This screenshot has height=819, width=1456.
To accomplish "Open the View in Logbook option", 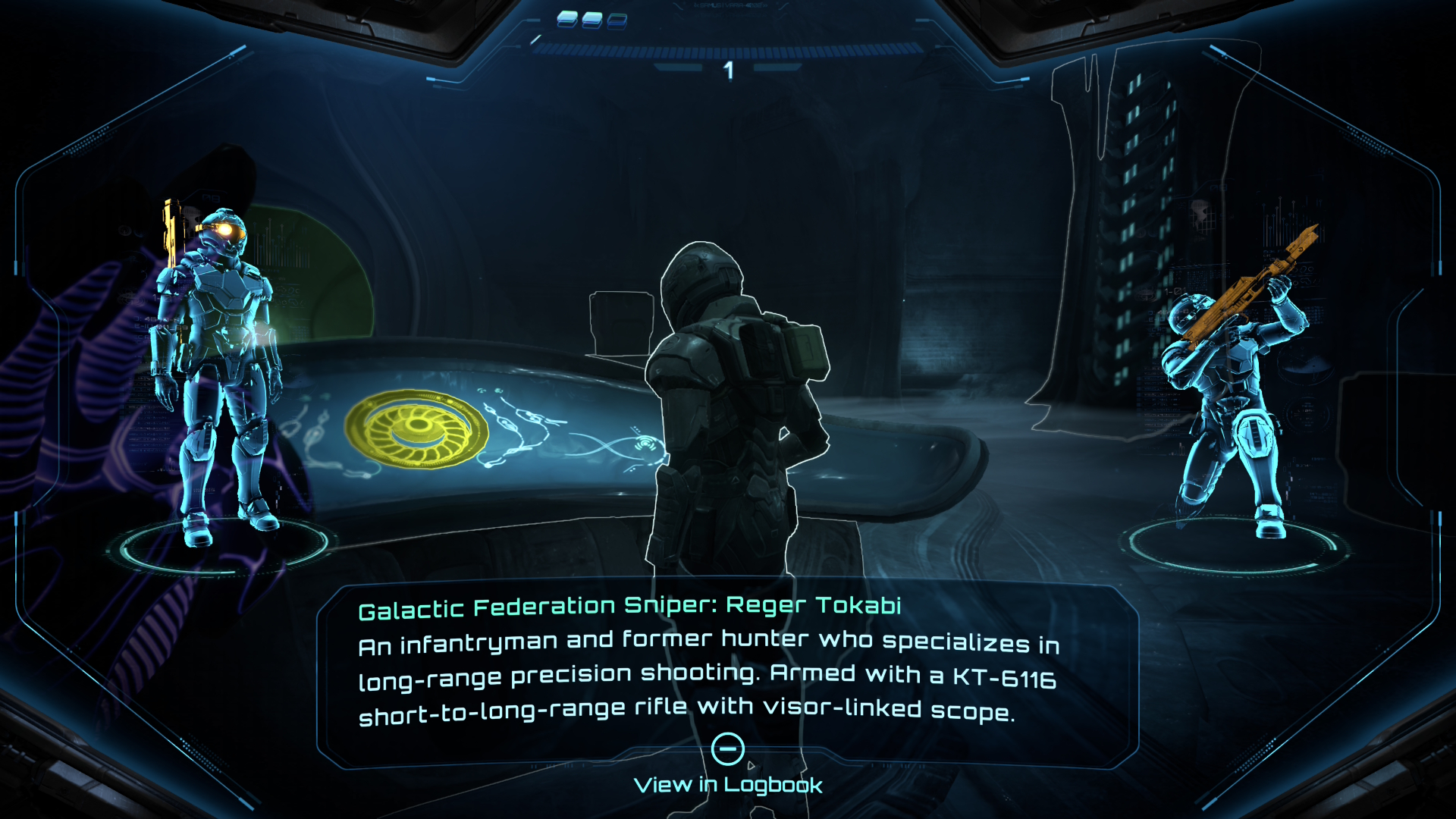I will pos(728,784).
